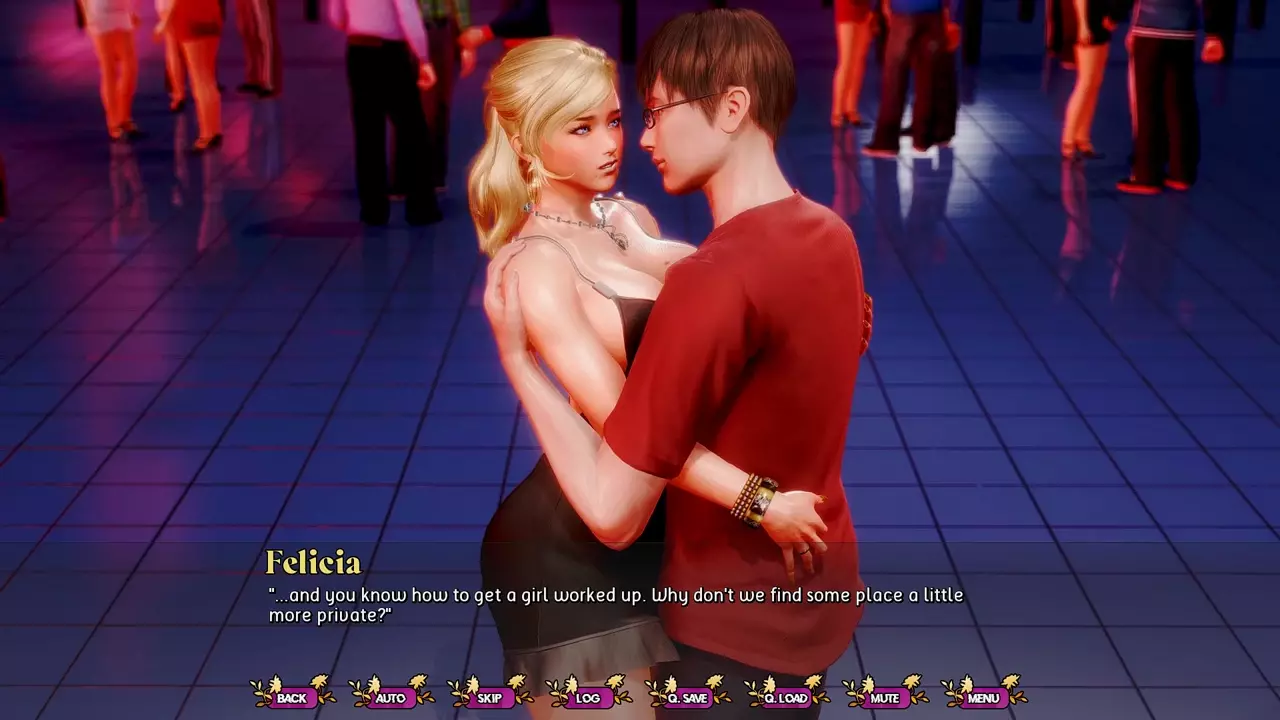Activate the SKIP button

click(489, 697)
